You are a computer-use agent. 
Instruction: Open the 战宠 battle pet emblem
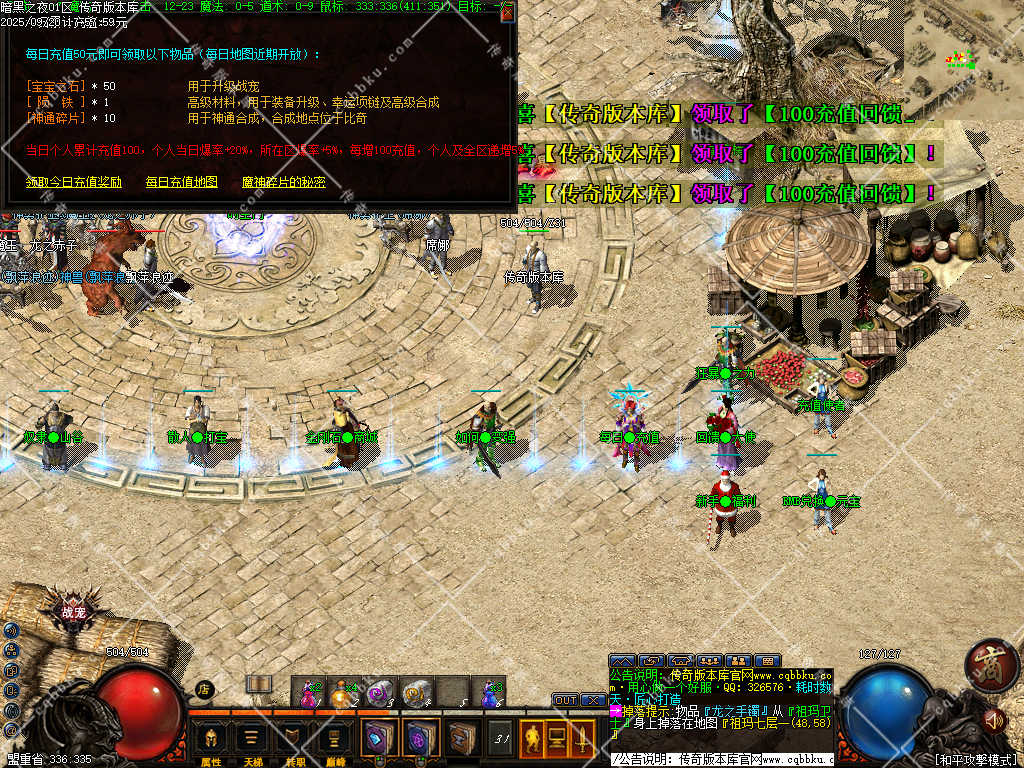(x=74, y=614)
